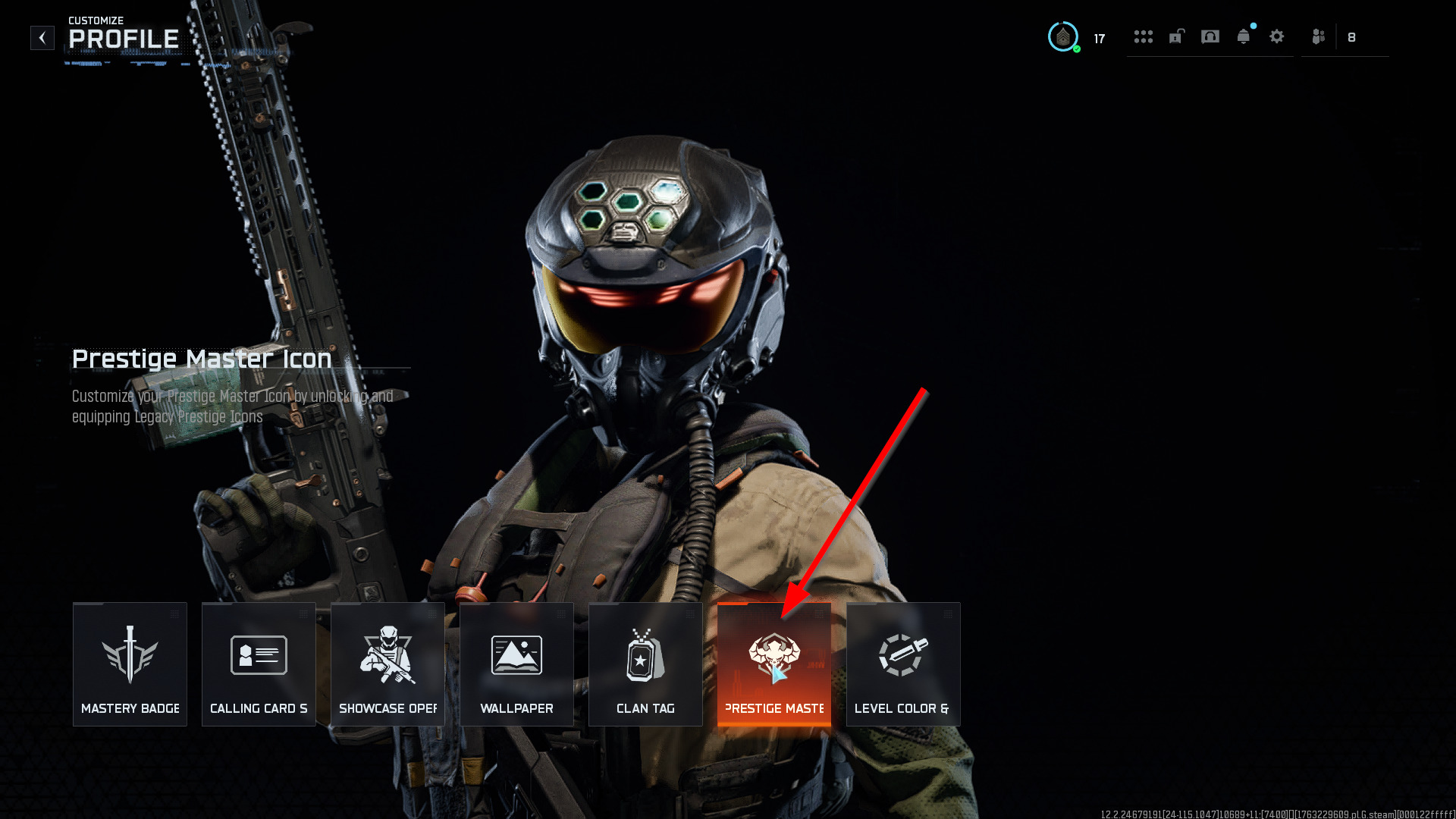Show notifications via the bell icon
The image size is (1456, 819).
(1244, 36)
